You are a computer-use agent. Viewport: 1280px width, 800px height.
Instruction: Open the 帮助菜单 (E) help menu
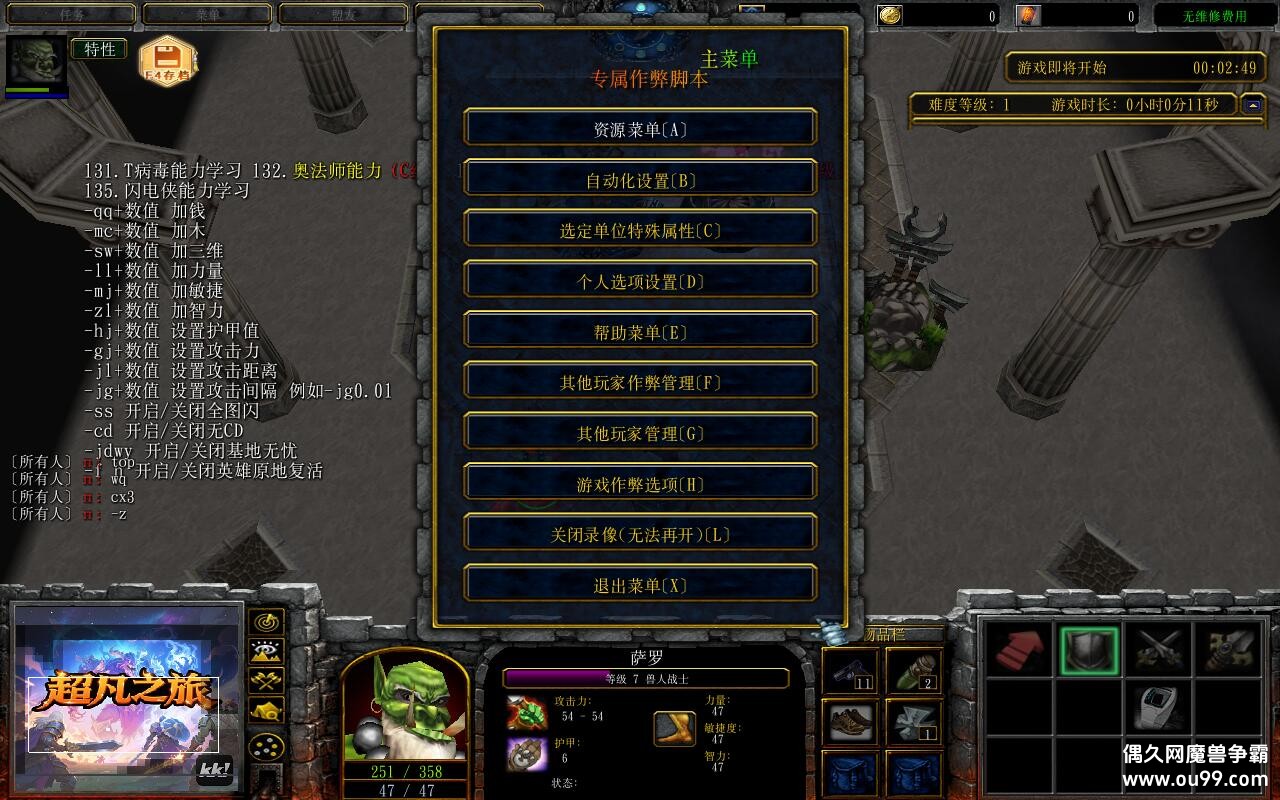640,333
